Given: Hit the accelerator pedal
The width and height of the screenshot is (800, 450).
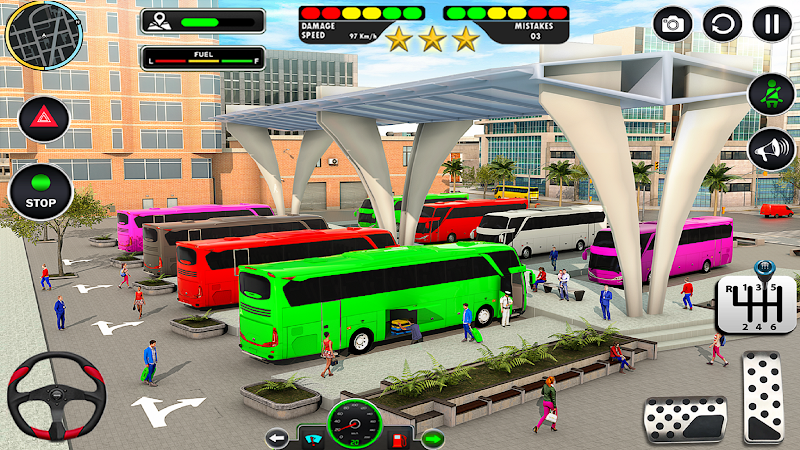Looking at the screenshot, I should (x=763, y=395).
